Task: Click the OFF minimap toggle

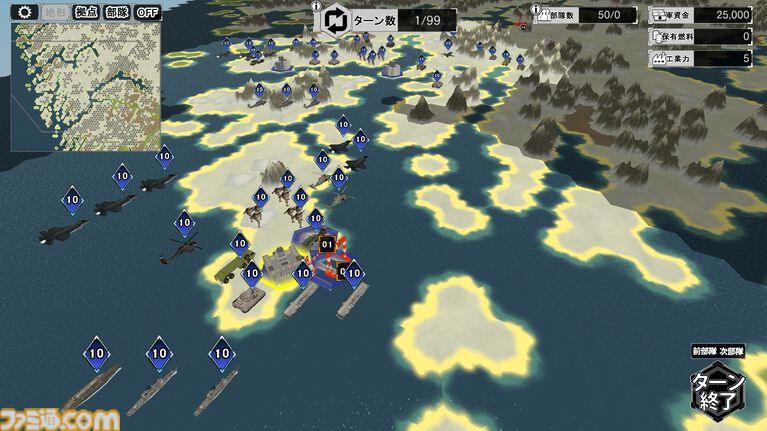Action: (148, 12)
